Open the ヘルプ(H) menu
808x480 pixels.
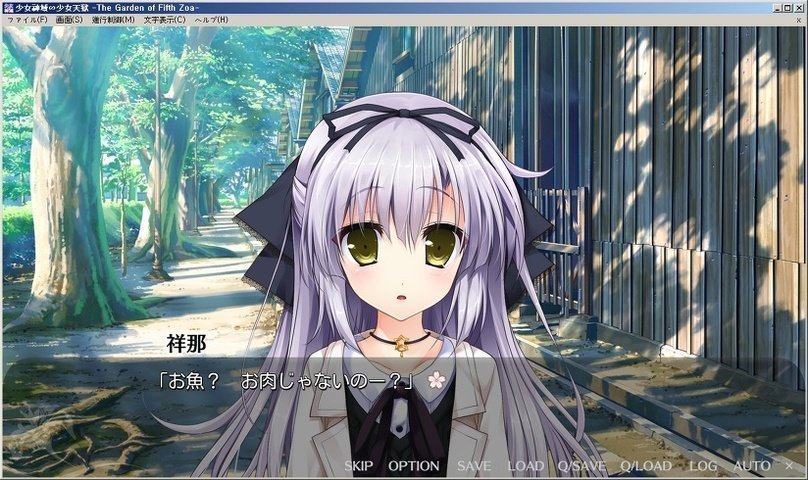[211, 20]
